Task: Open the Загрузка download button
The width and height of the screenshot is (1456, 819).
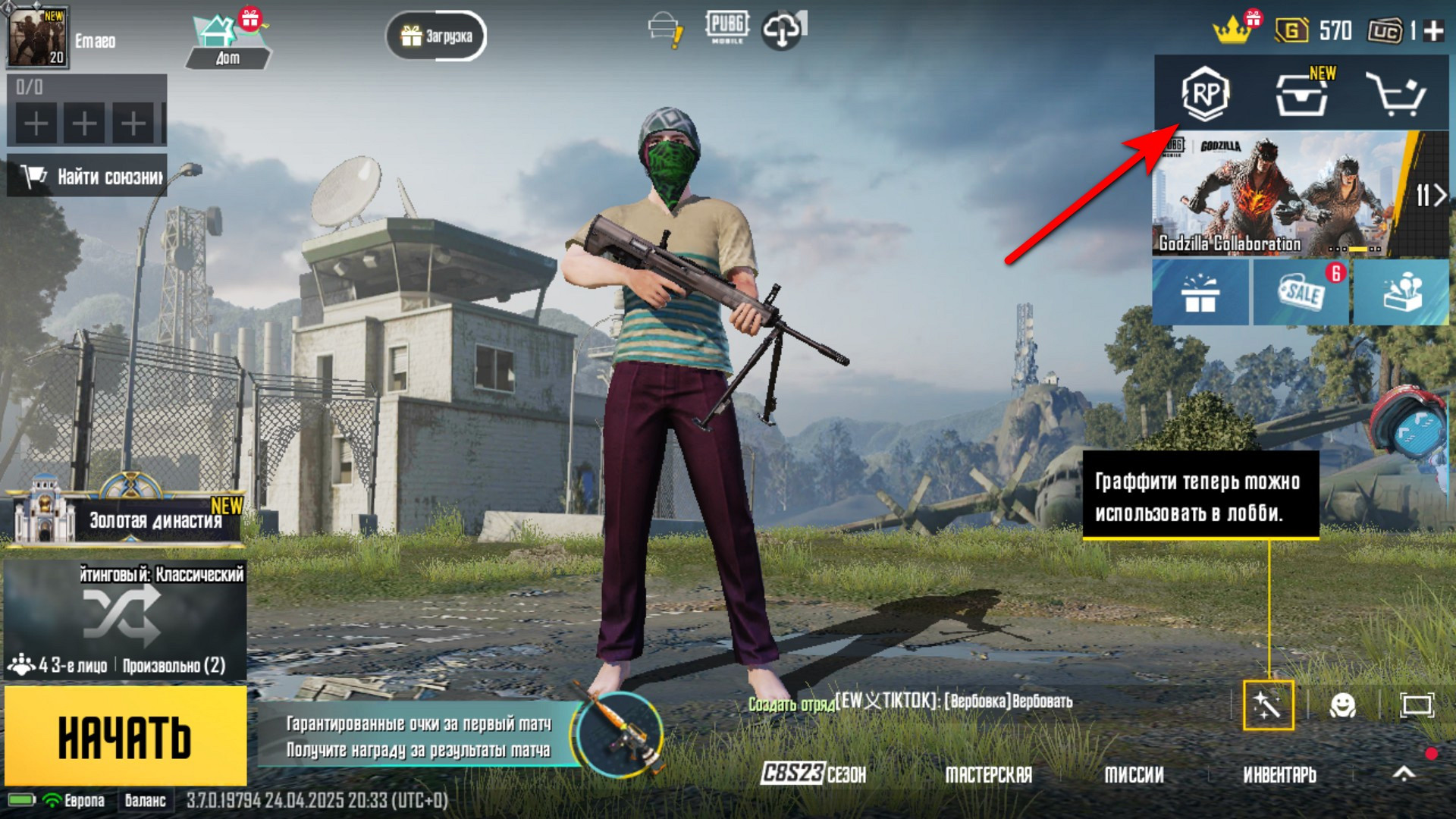Action: tap(436, 36)
